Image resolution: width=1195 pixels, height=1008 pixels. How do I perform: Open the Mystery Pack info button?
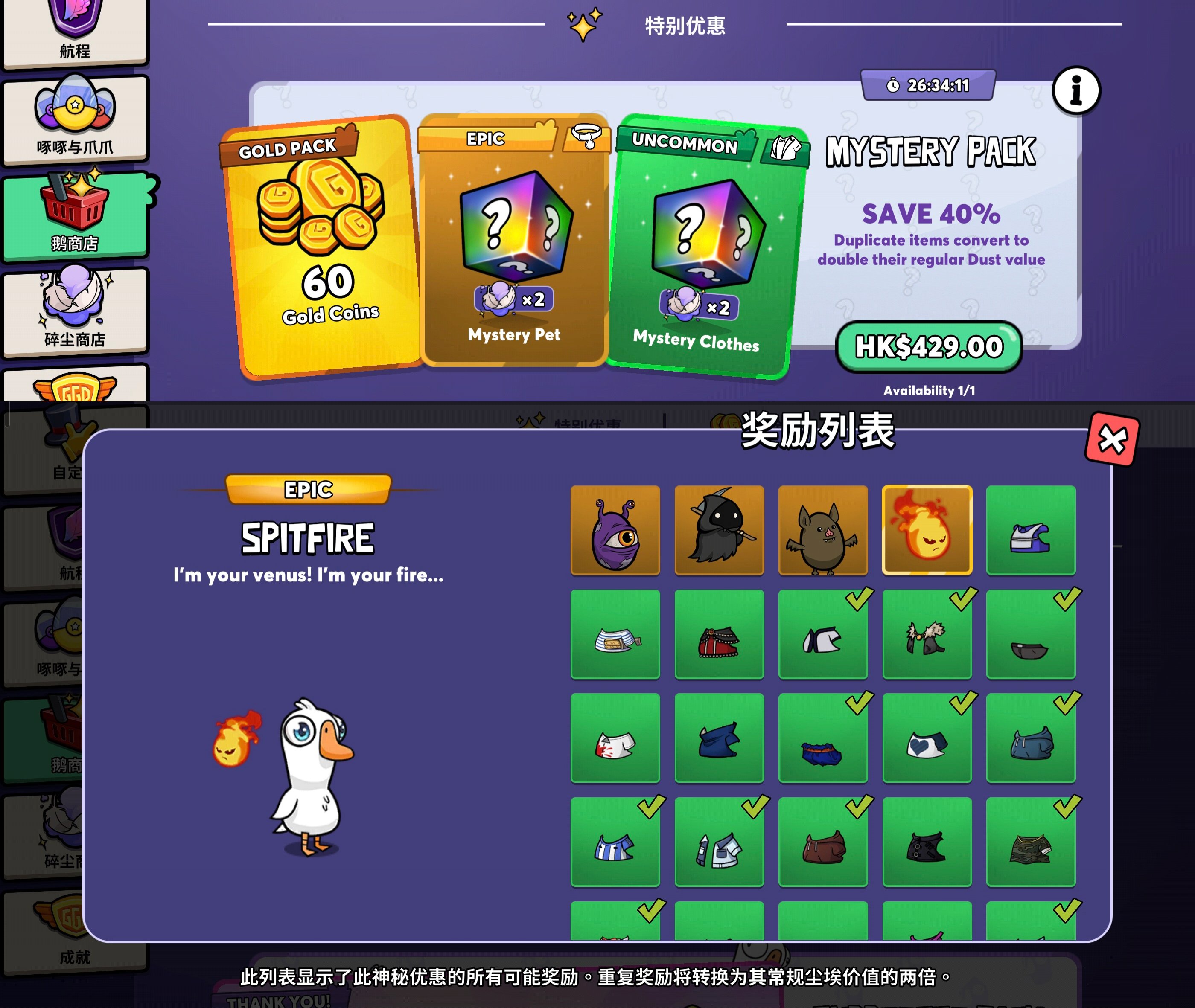click(1075, 91)
